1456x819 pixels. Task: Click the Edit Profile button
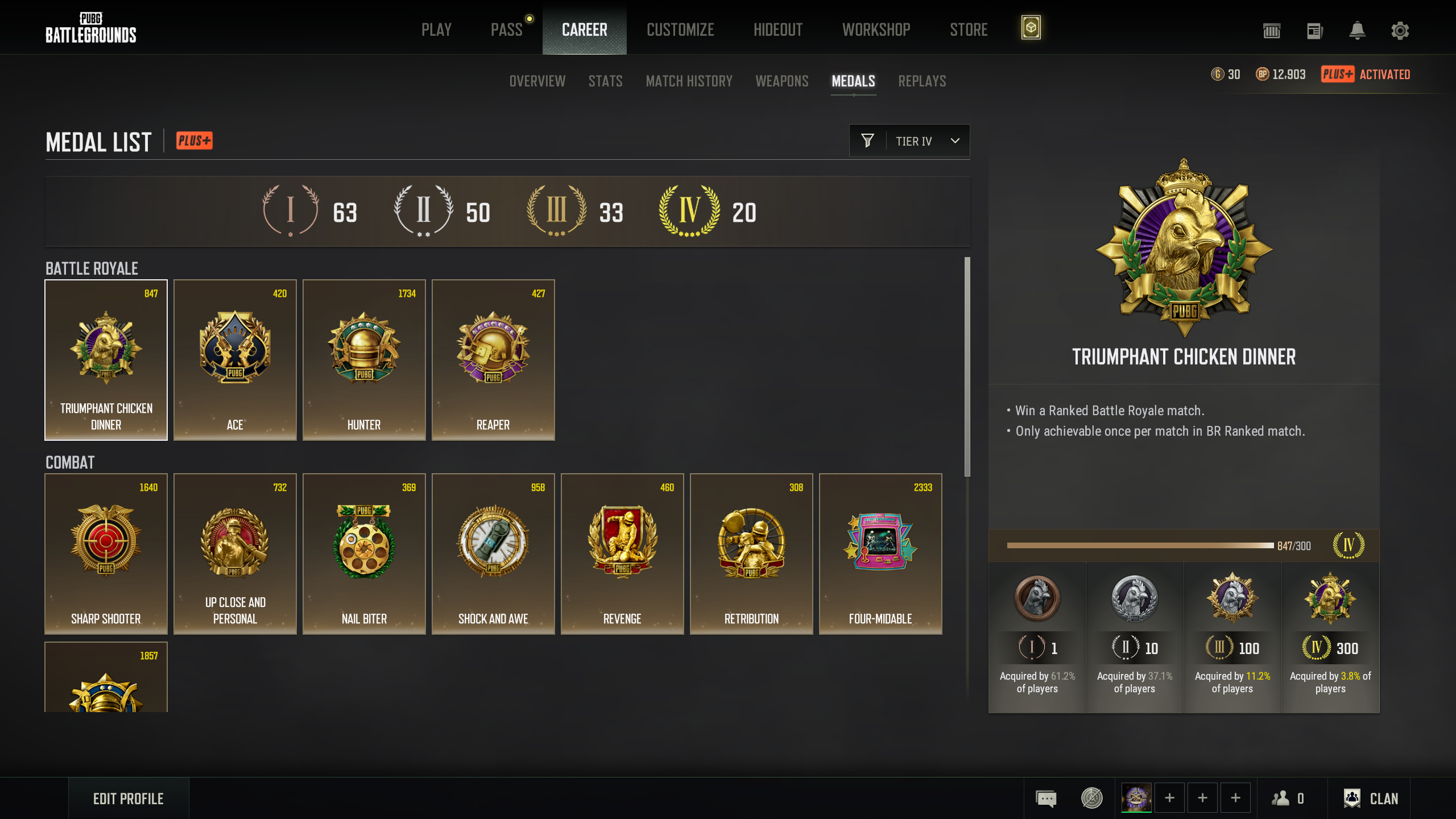129,799
